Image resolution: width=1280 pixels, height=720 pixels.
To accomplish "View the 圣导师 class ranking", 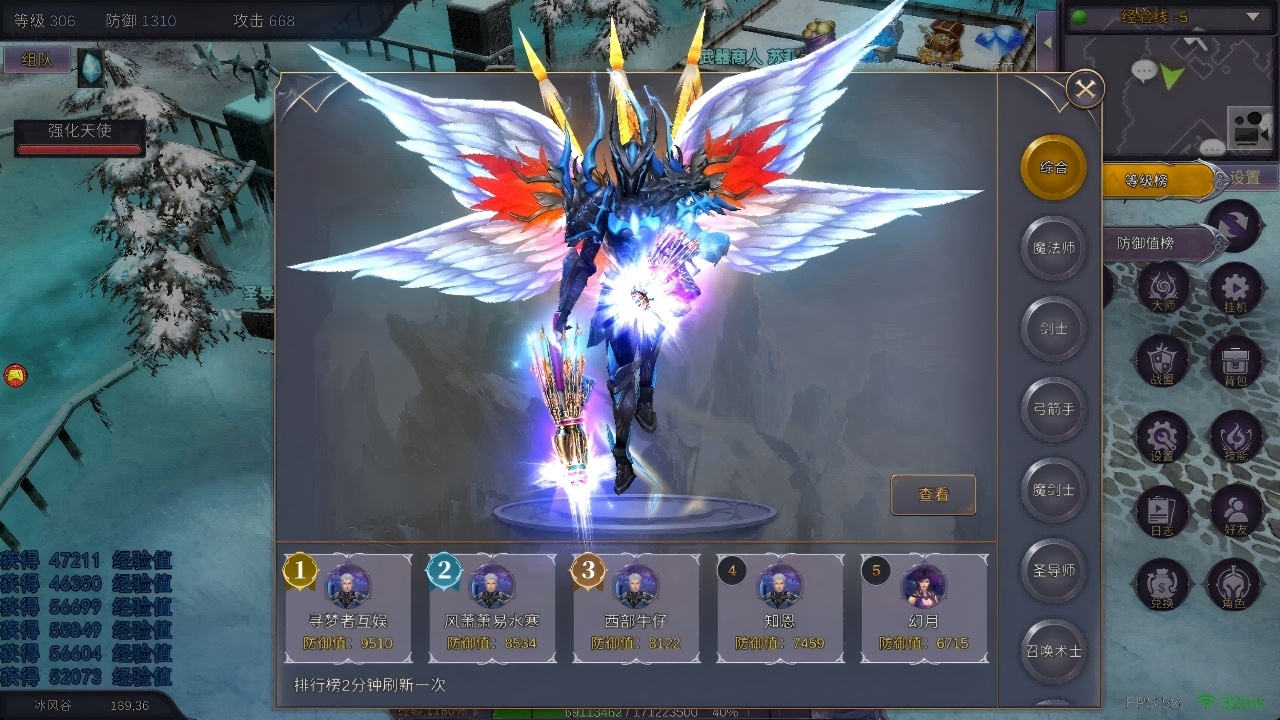I will coord(1053,570).
